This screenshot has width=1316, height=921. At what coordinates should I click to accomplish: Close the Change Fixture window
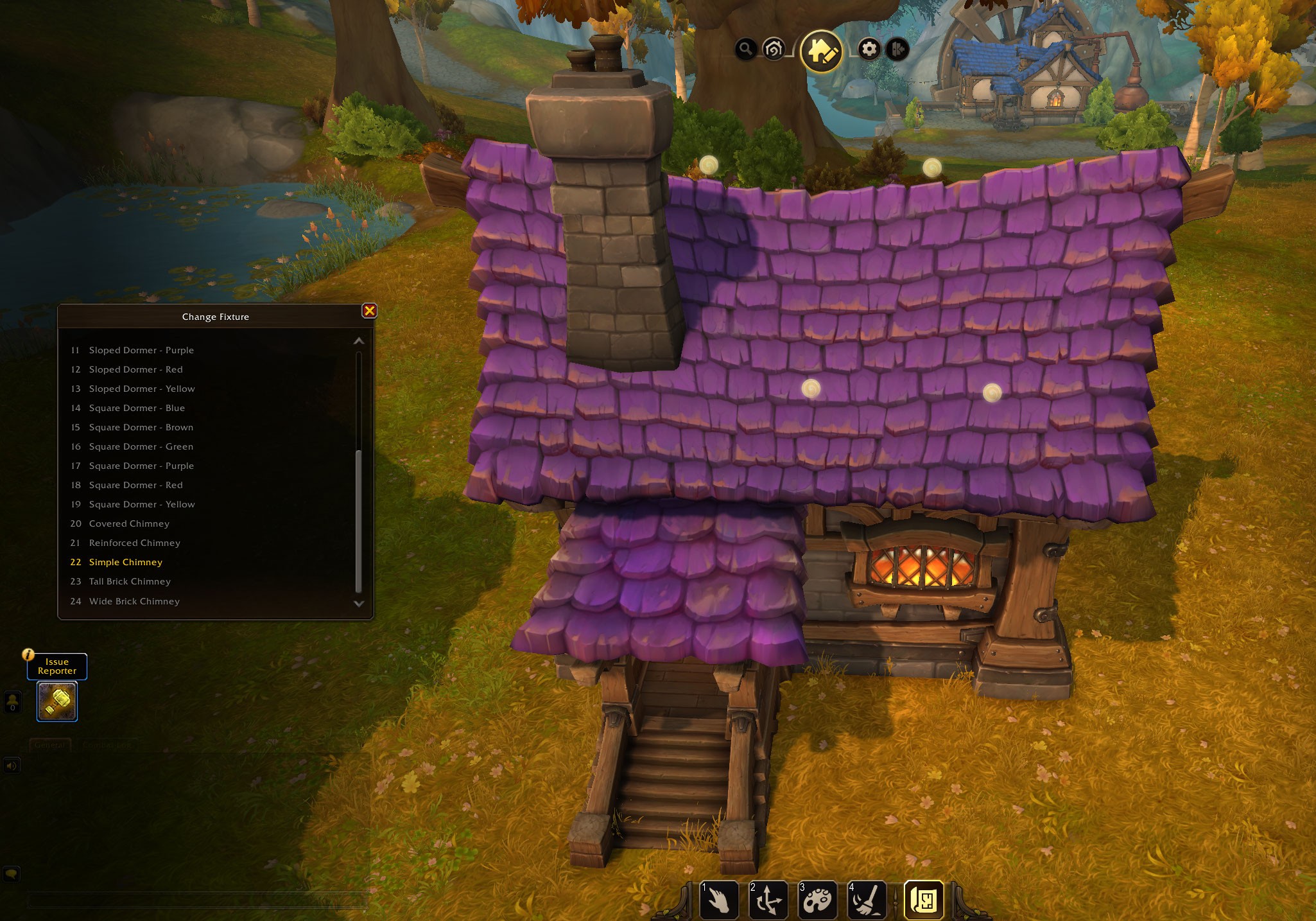click(370, 311)
